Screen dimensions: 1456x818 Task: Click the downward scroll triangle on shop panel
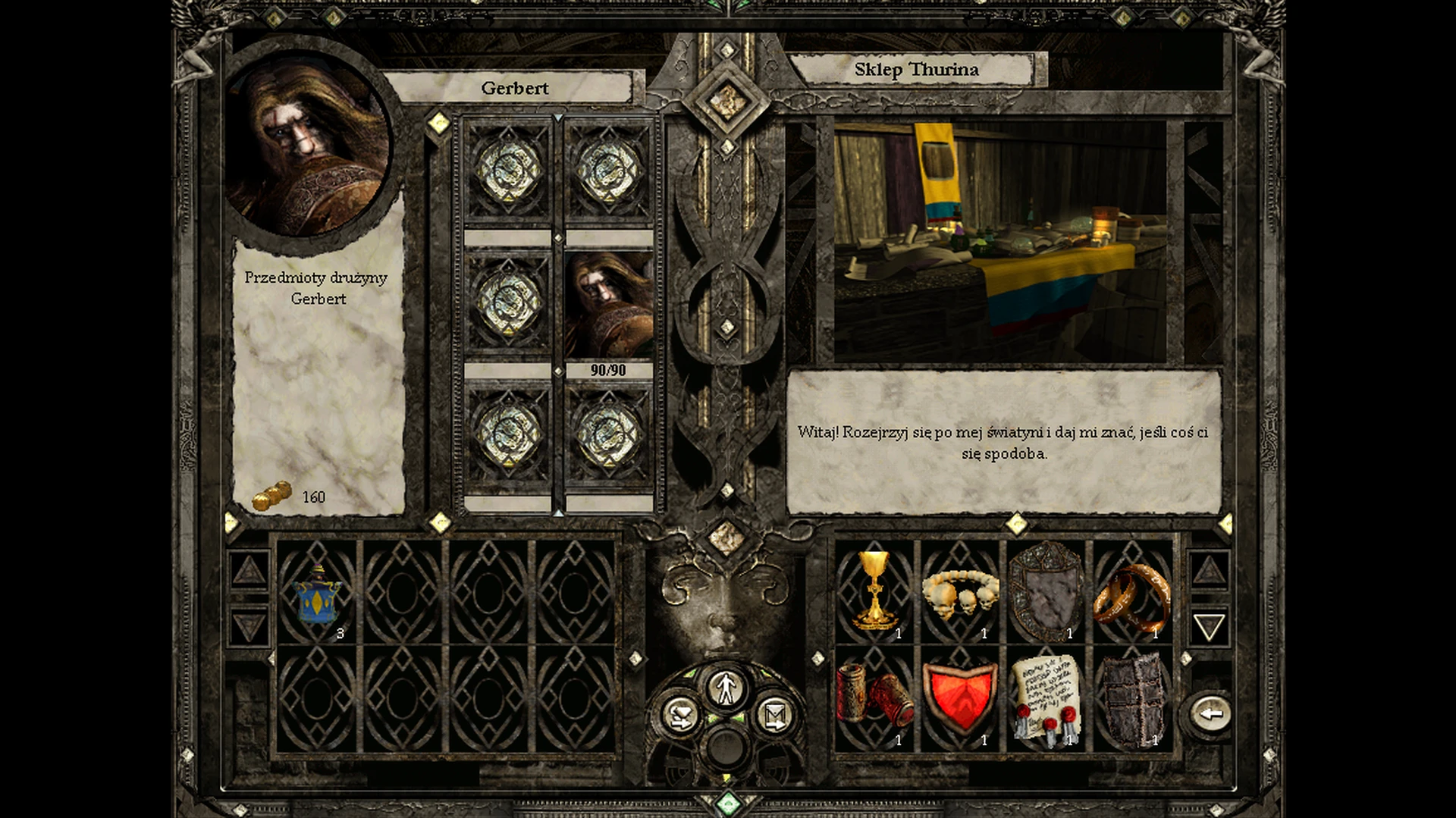tap(1210, 626)
